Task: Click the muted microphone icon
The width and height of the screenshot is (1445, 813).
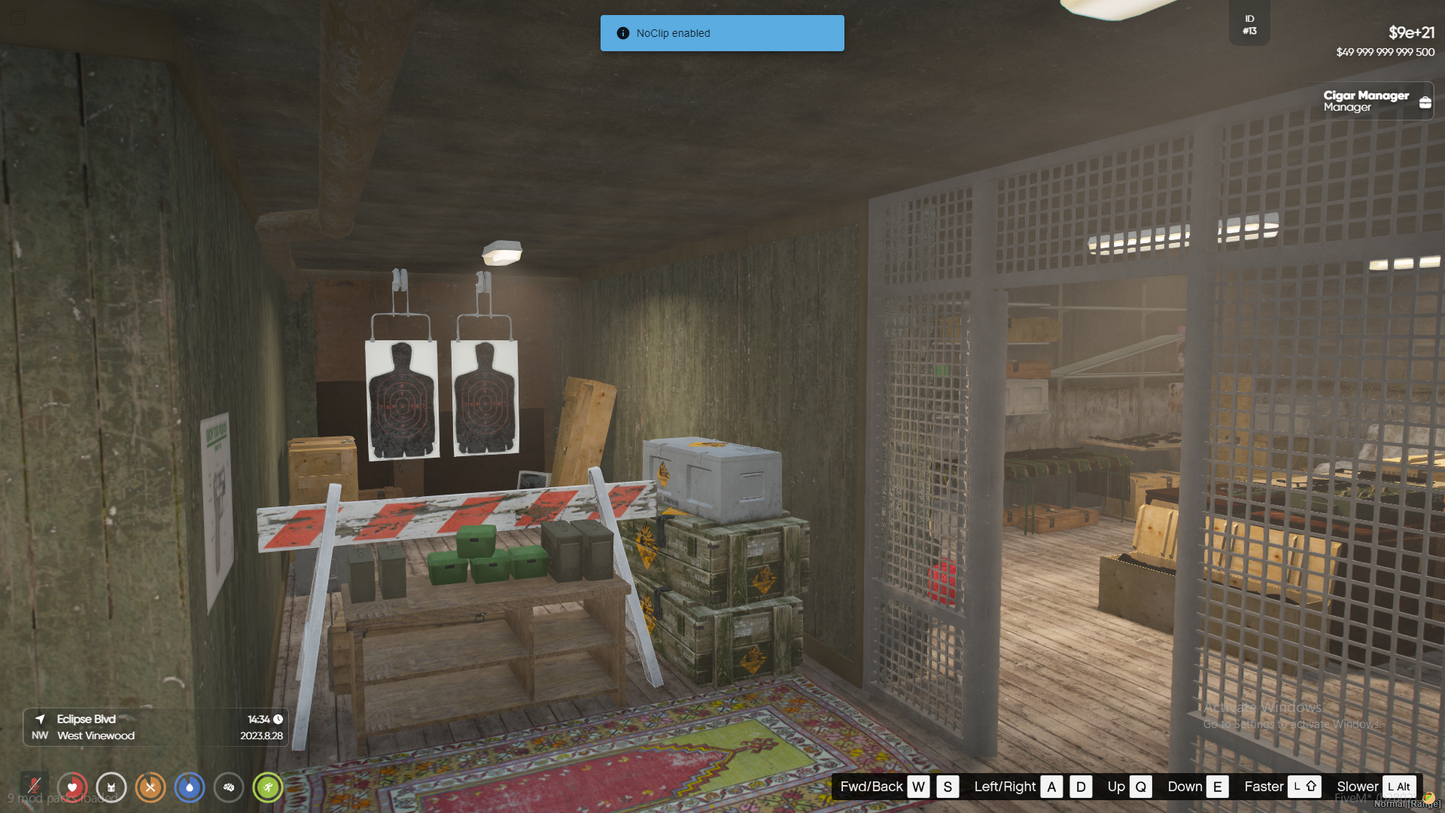Action: [34, 787]
